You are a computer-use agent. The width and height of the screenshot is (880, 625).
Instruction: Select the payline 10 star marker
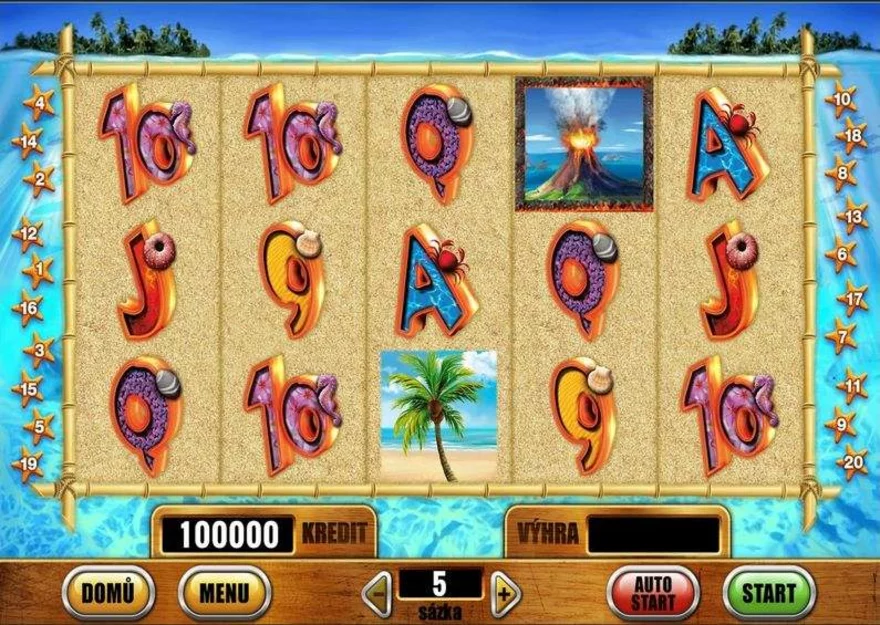click(842, 99)
